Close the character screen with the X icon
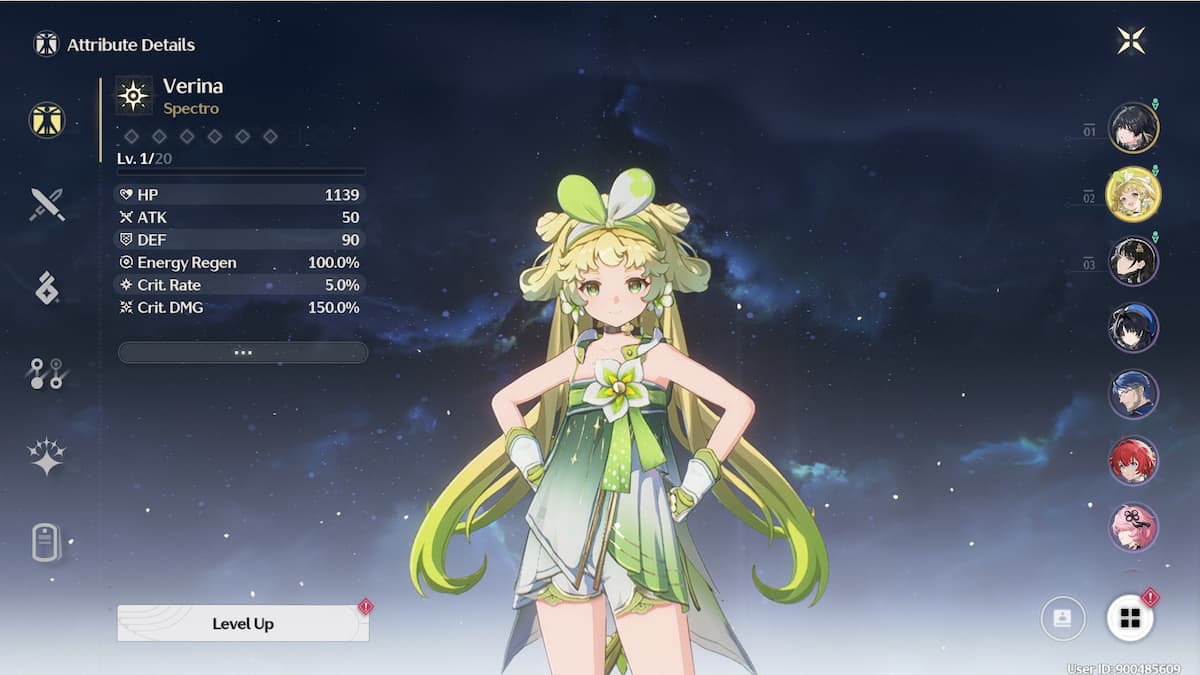The width and height of the screenshot is (1200, 675). [x=1131, y=40]
